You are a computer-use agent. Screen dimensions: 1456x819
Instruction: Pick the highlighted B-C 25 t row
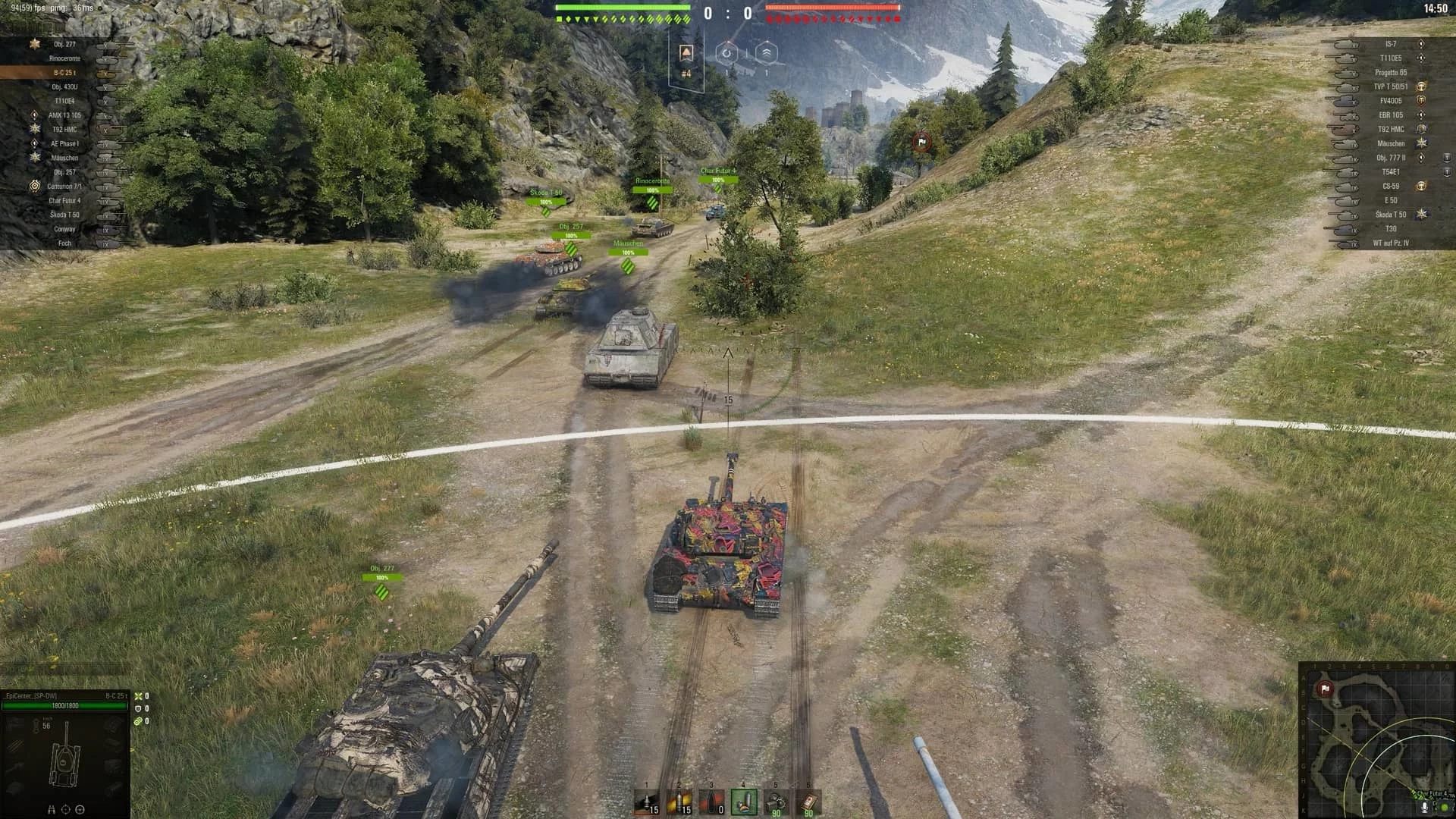64,73
